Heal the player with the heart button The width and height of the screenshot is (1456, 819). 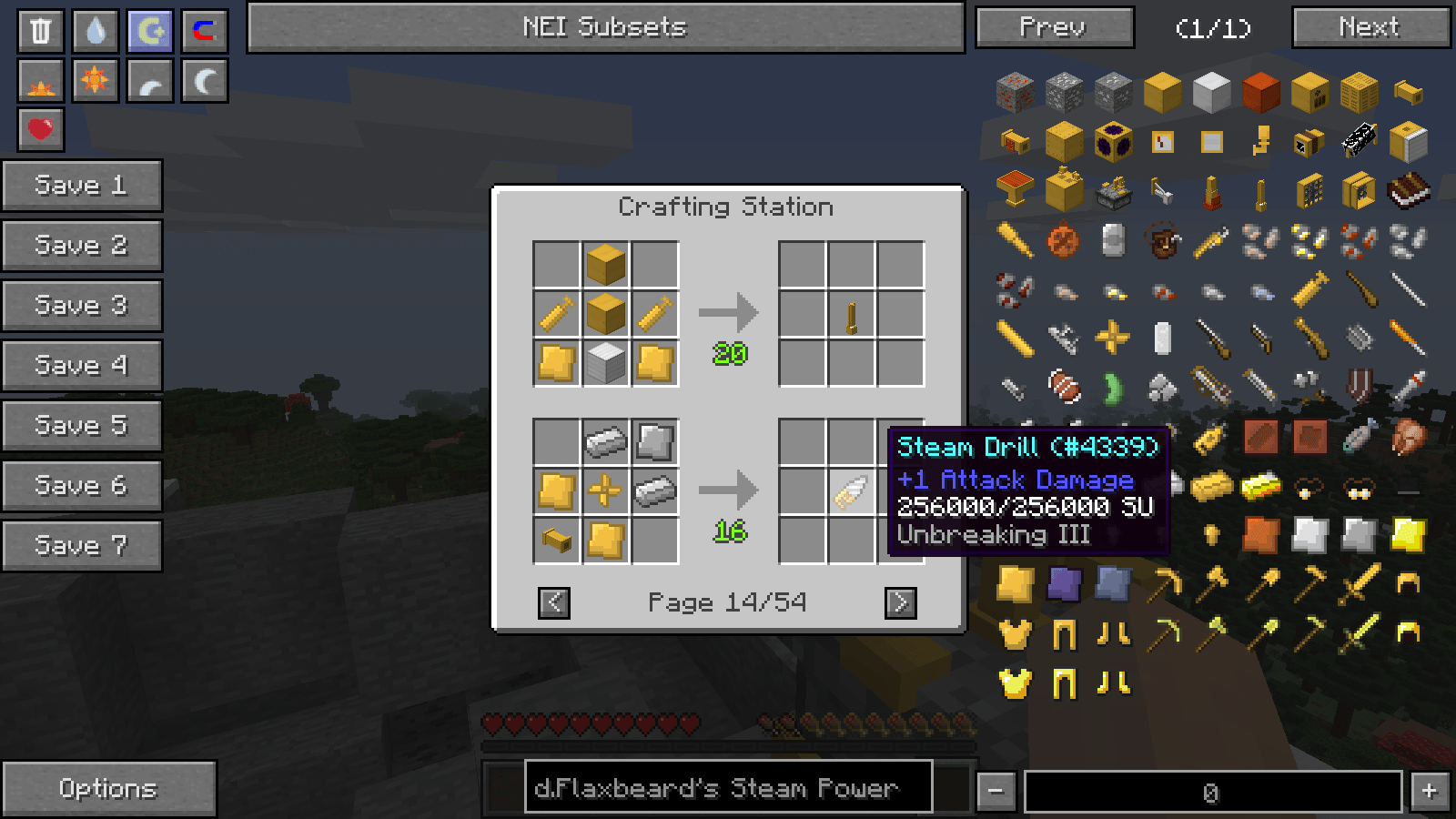pos(41,129)
